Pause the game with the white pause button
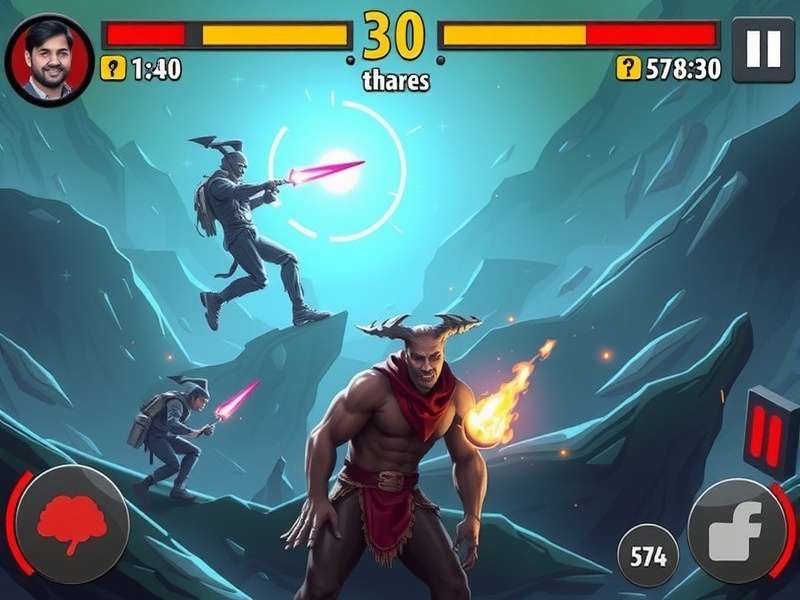800x600 pixels. (x=763, y=49)
